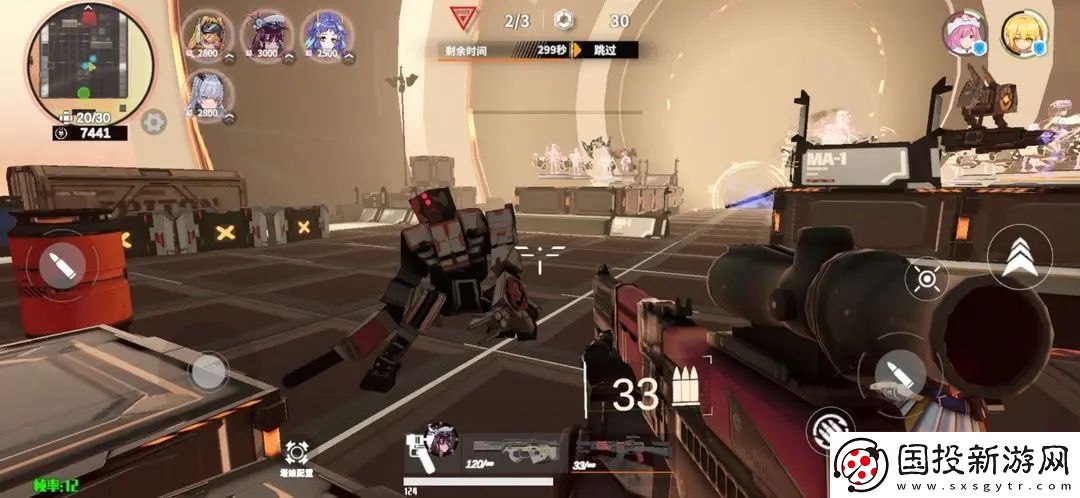The image size is (1080, 498).
Task: Select the red rifle weapon slot
Action: point(618,450)
